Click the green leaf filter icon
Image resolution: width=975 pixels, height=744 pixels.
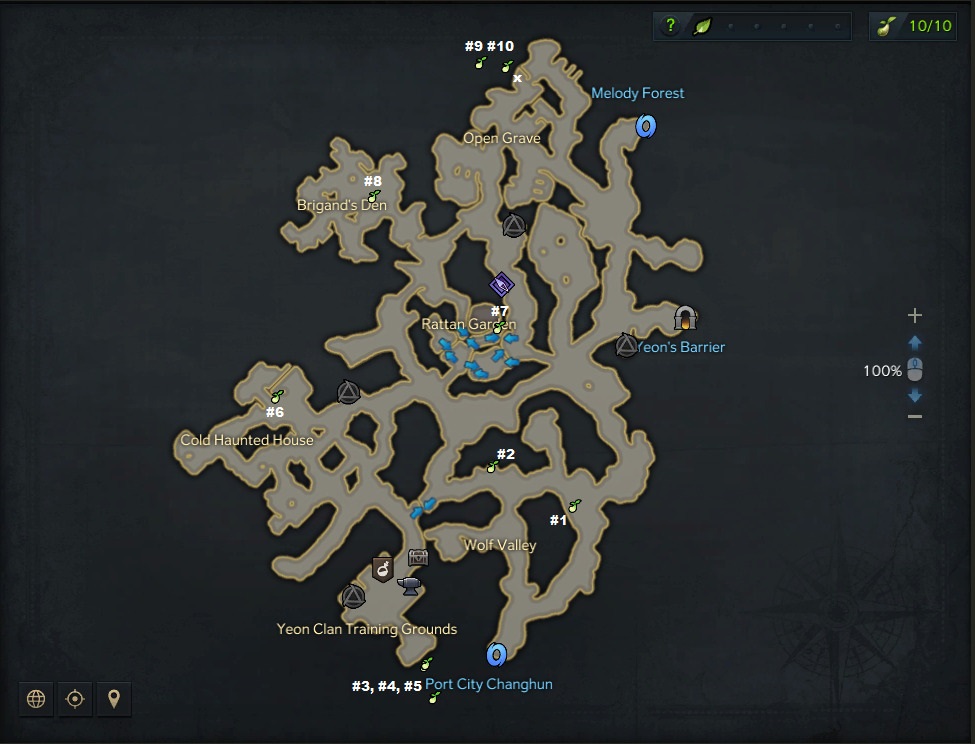703,26
